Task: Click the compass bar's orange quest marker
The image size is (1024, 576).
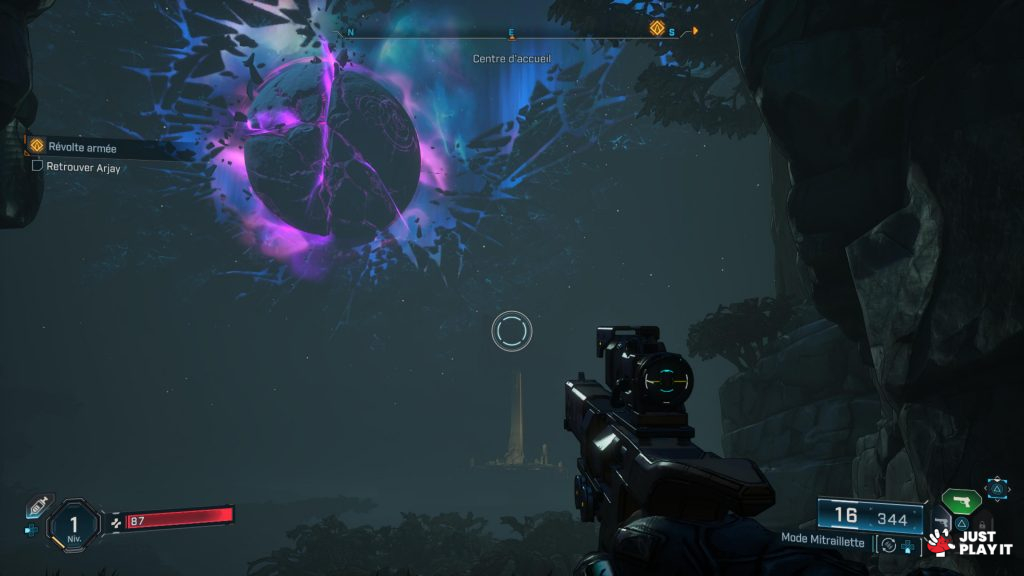Action: coord(657,29)
